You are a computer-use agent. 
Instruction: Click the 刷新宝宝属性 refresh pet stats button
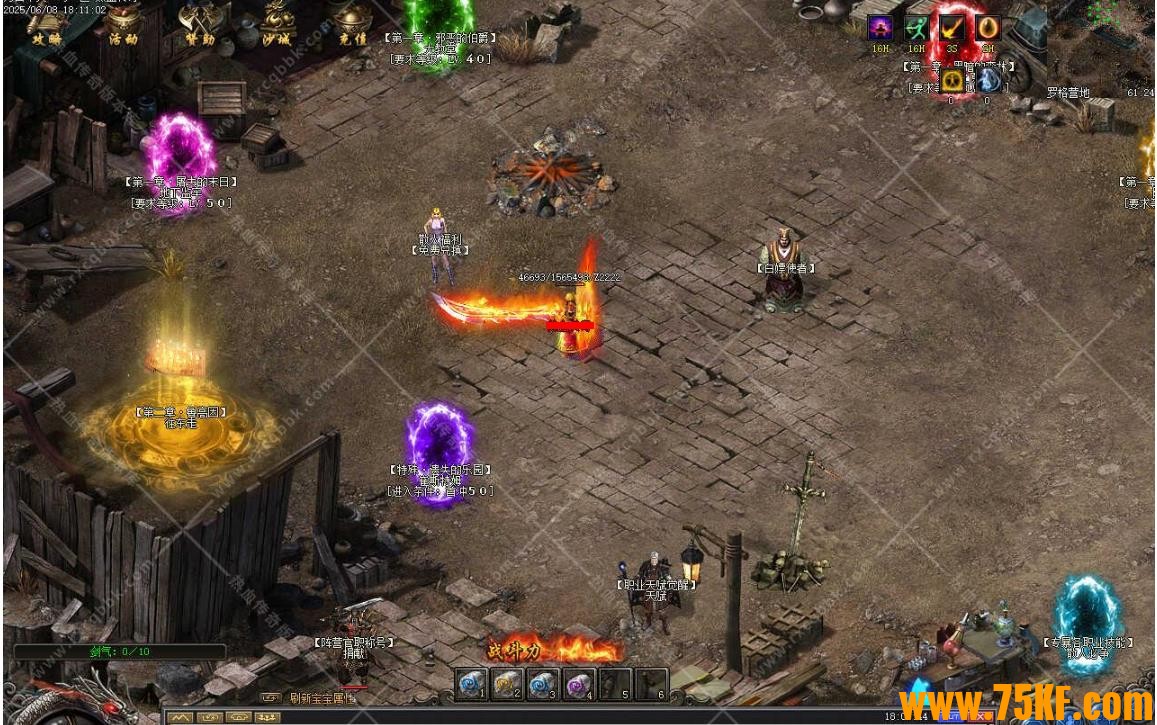point(322,698)
